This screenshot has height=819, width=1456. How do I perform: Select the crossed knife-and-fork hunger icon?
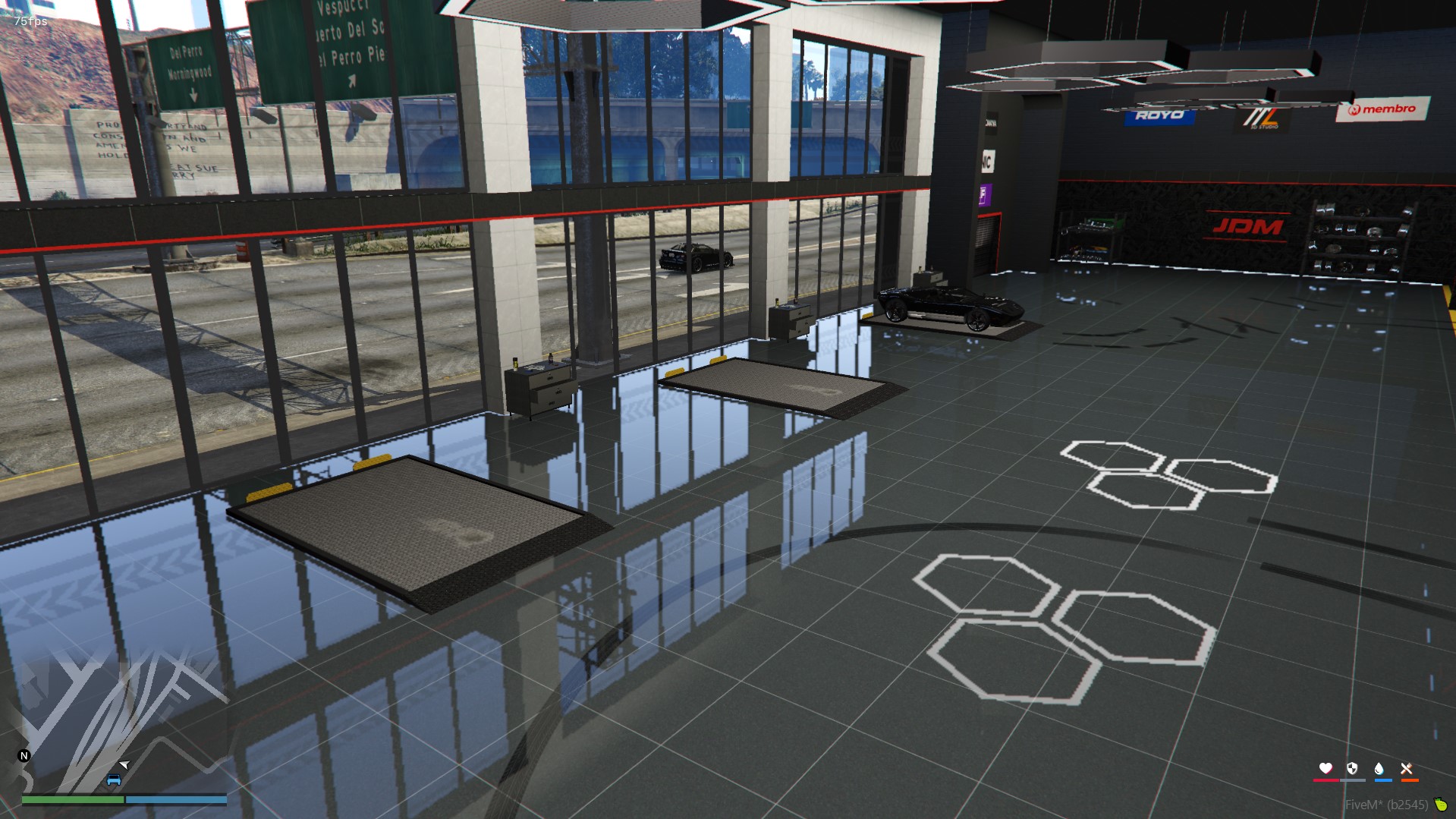tap(1408, 768)
